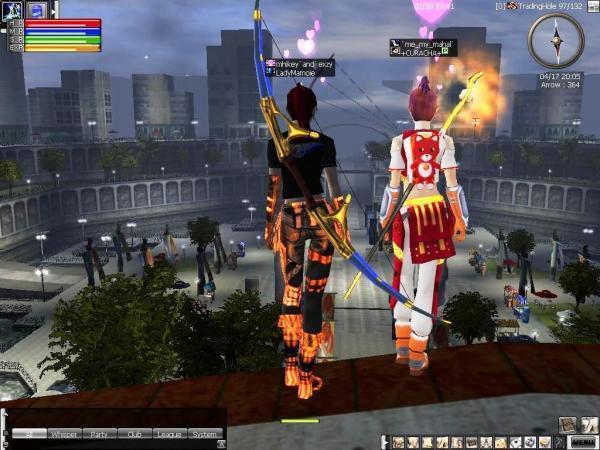Click the compass minimap

(x=555, y=40)
